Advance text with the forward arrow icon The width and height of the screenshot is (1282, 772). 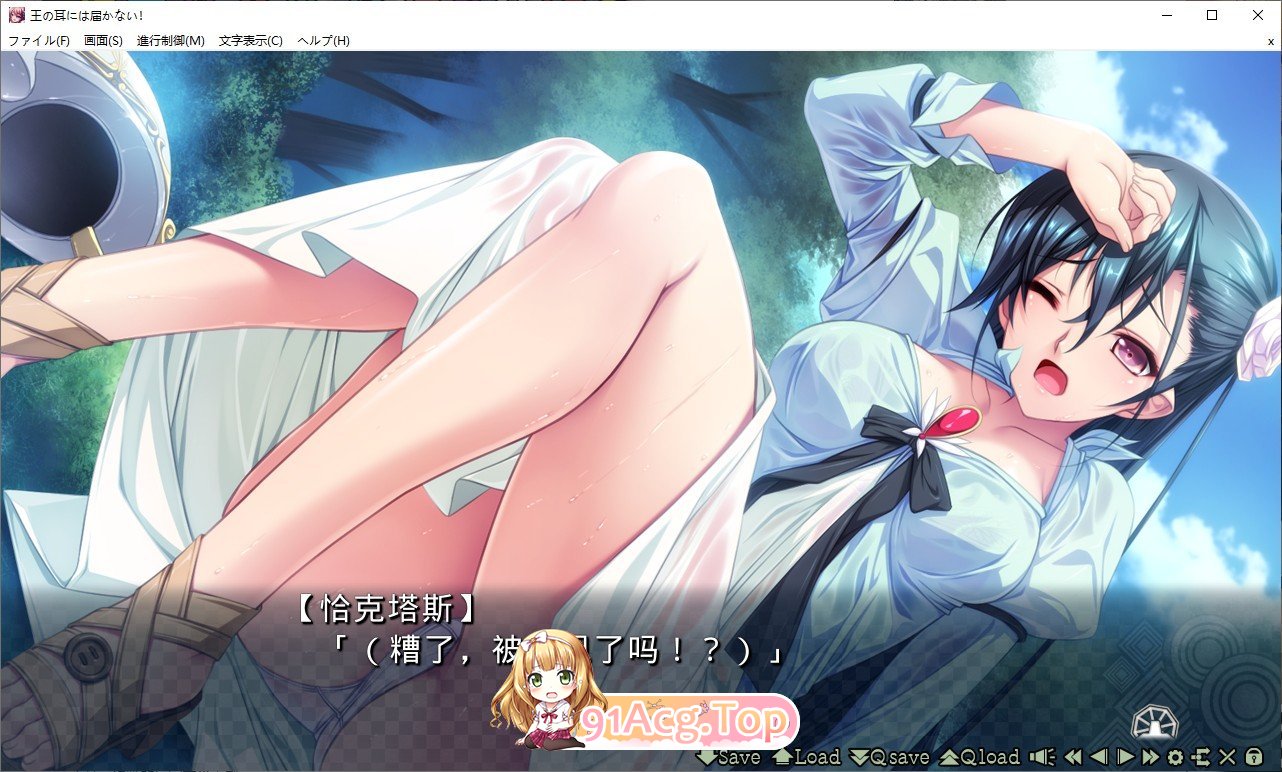click(1125, 757)
